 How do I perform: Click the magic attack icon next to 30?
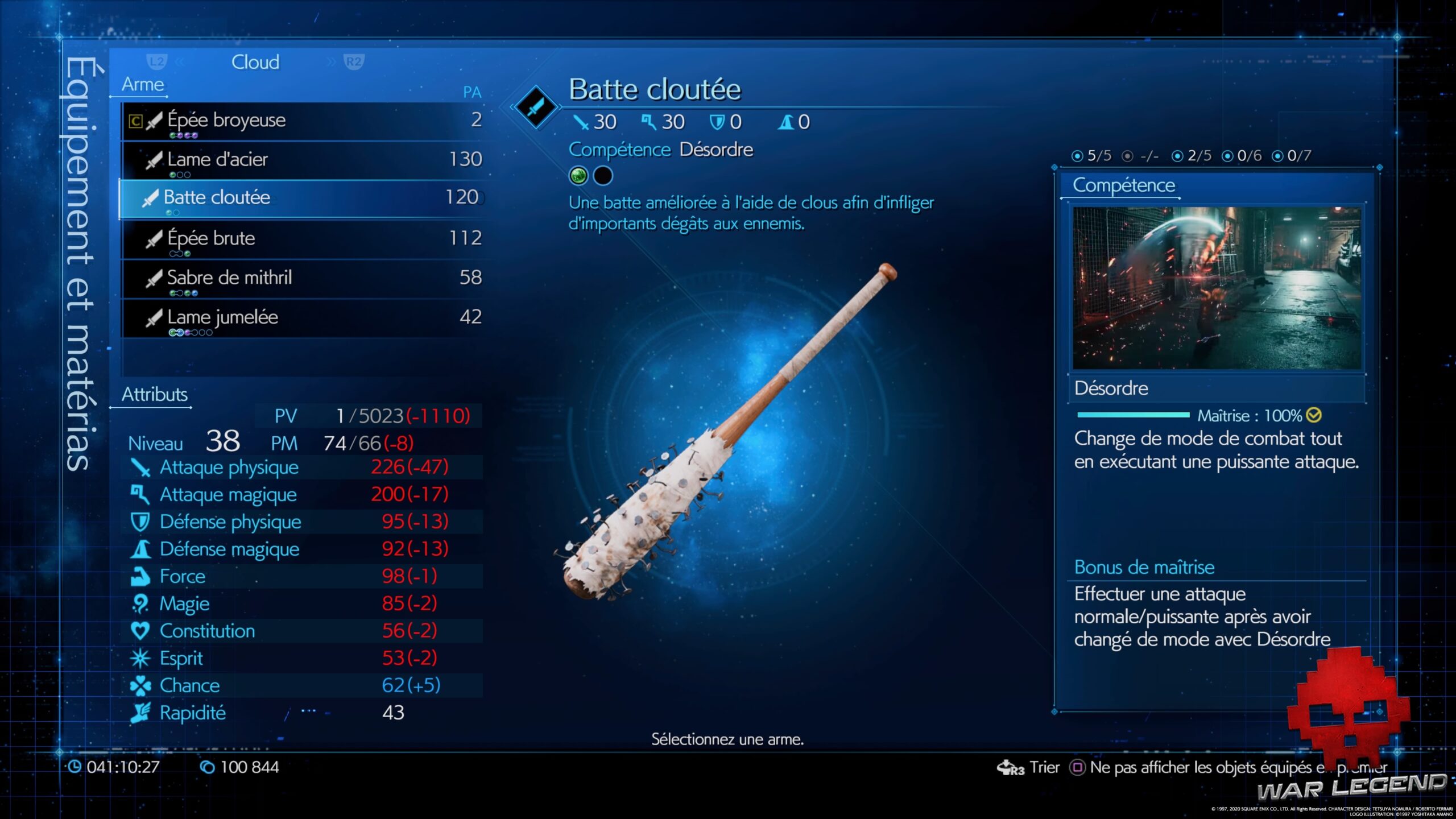click(648, 121)
